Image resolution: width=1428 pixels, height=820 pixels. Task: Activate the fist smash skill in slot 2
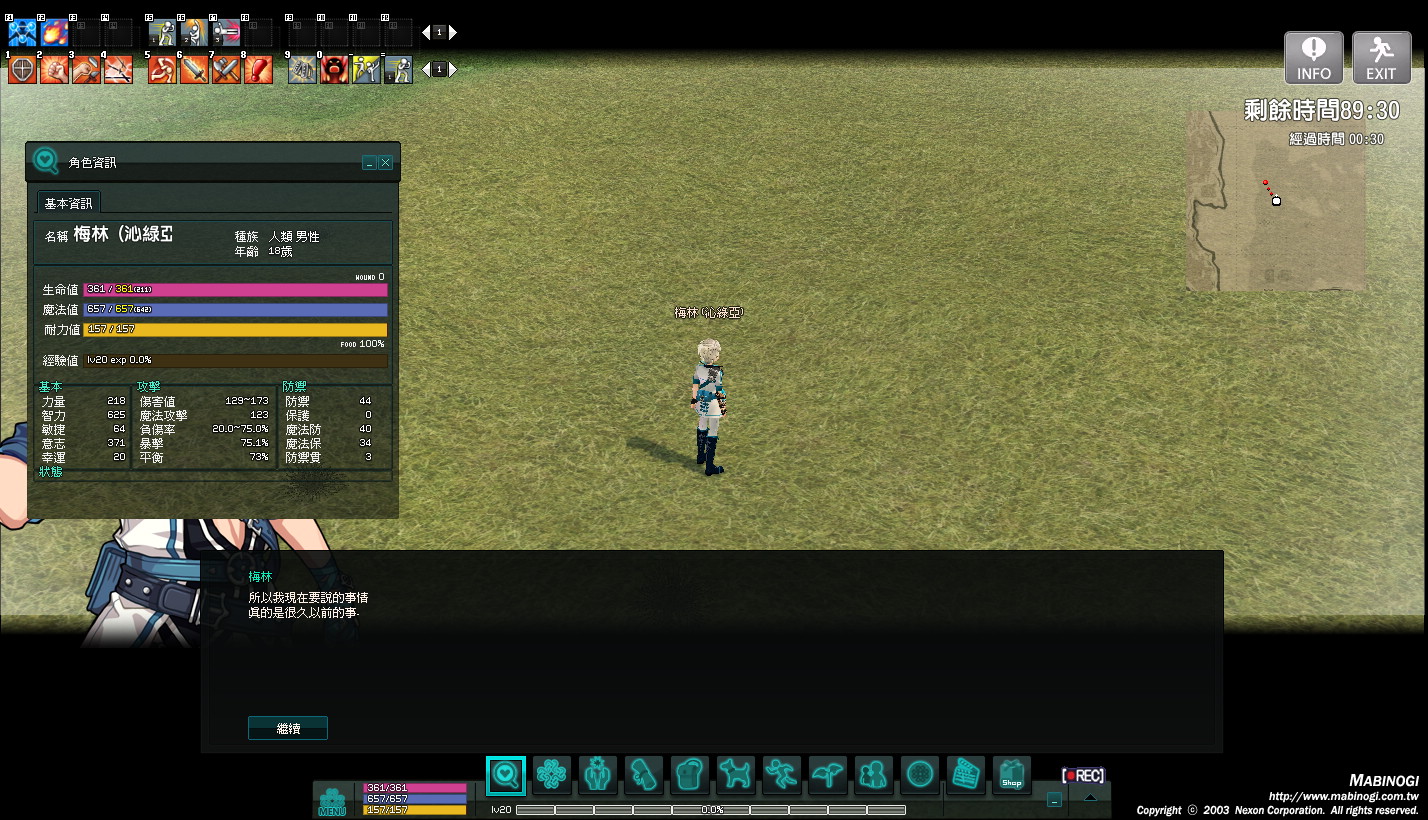54,70
